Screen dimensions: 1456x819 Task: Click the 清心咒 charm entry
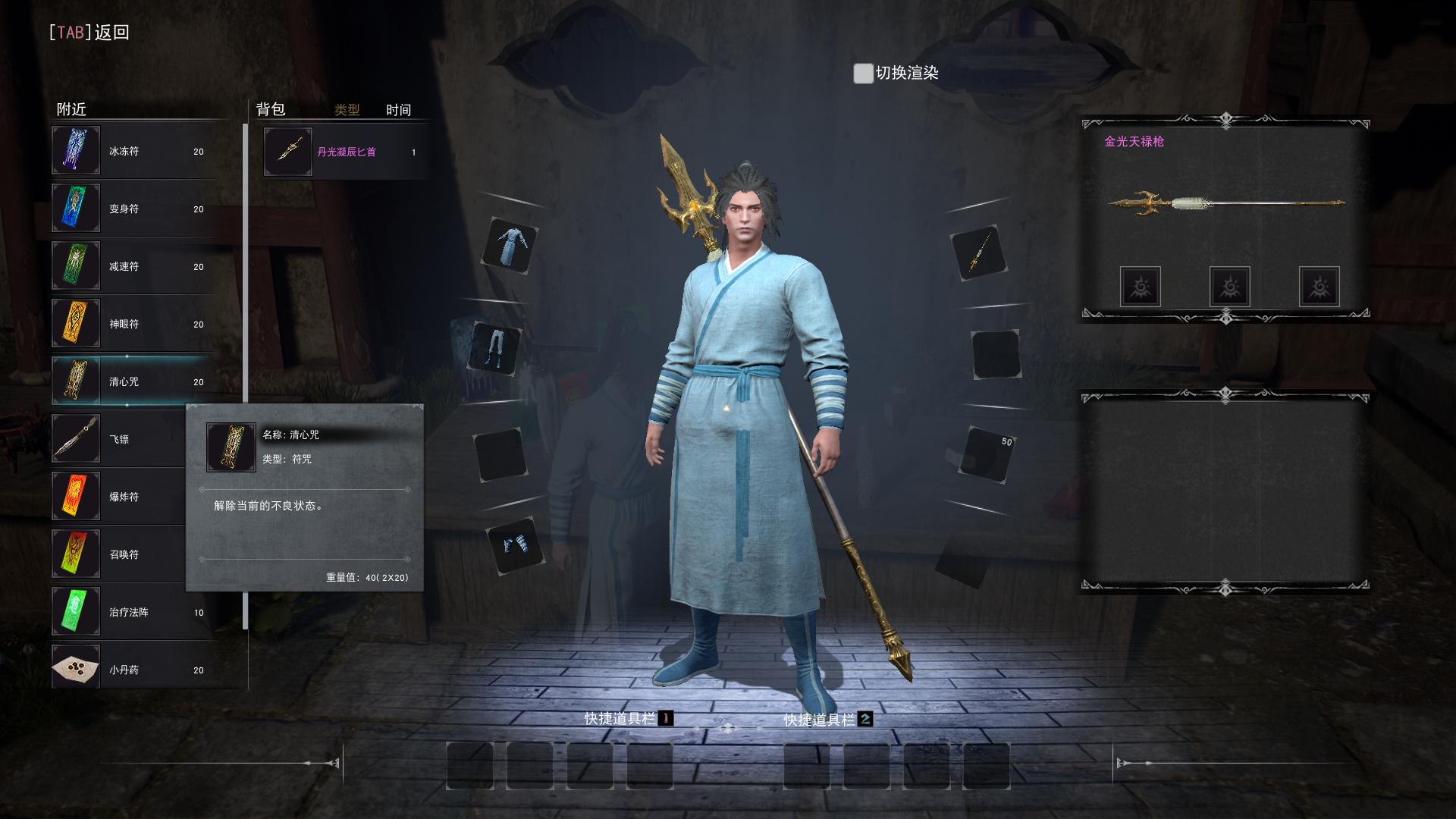(133, 381)
